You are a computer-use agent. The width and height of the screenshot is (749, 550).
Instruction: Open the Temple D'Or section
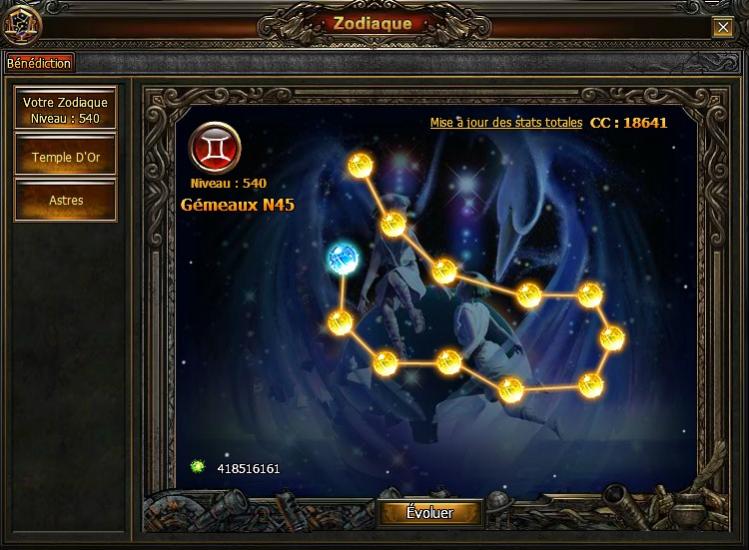click(x=65, y=157)
